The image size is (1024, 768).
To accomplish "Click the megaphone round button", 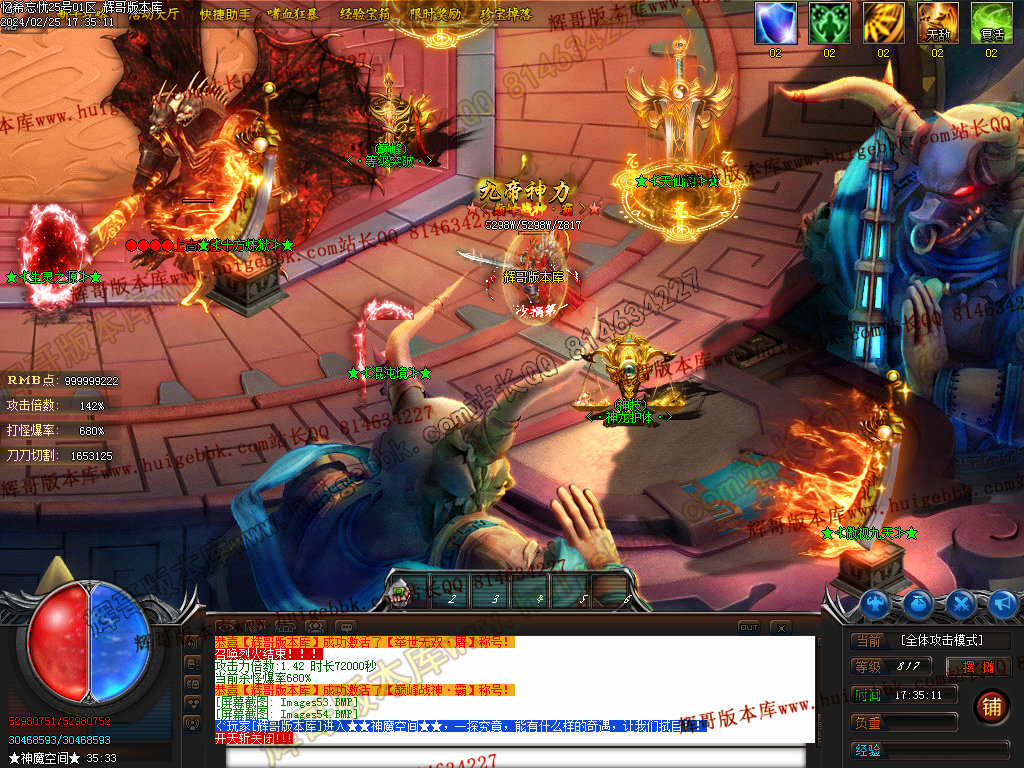I will tap(1003, 603).
